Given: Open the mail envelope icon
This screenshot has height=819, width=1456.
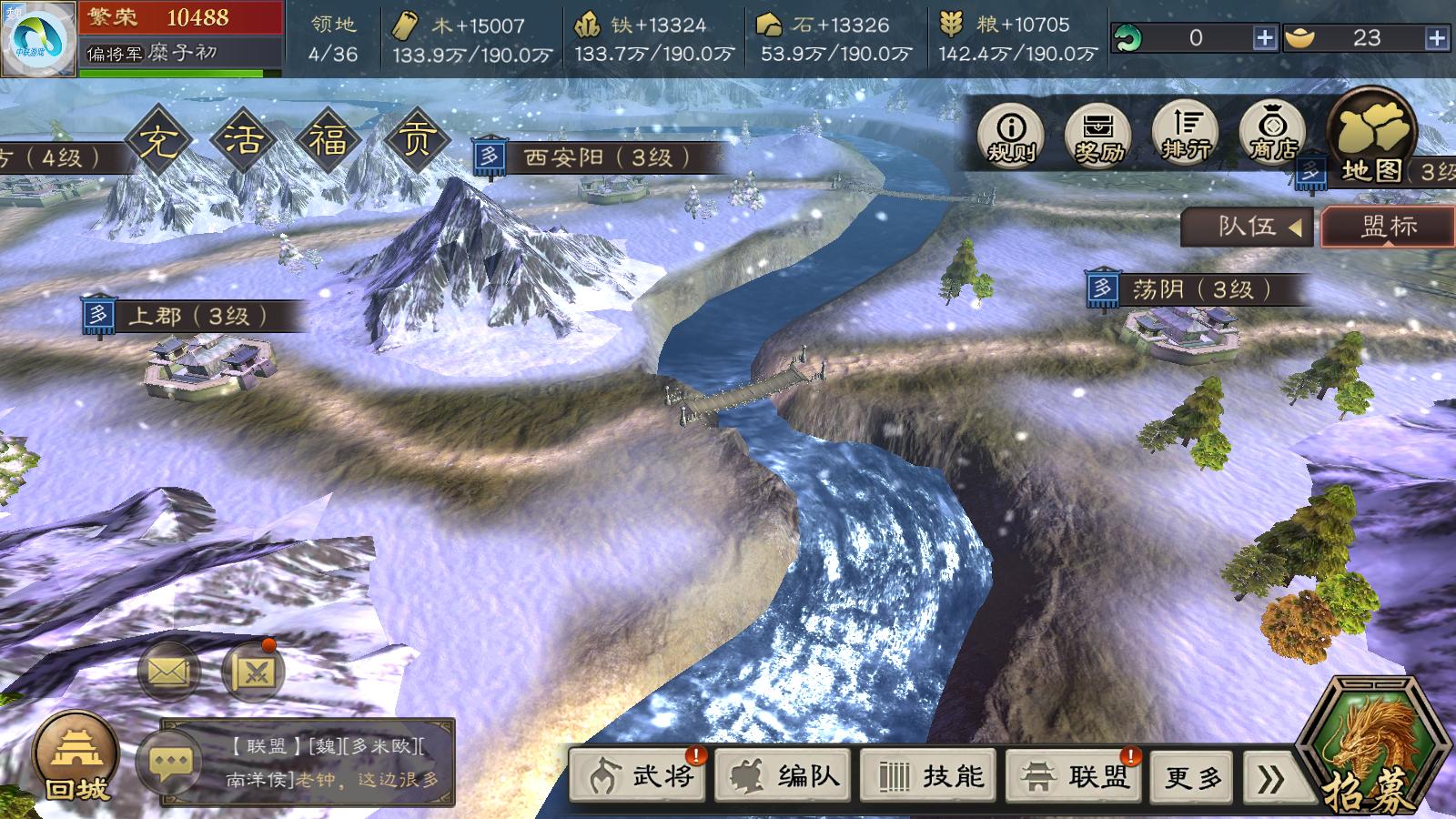Looking at the screenshot, I should point(168,672).
